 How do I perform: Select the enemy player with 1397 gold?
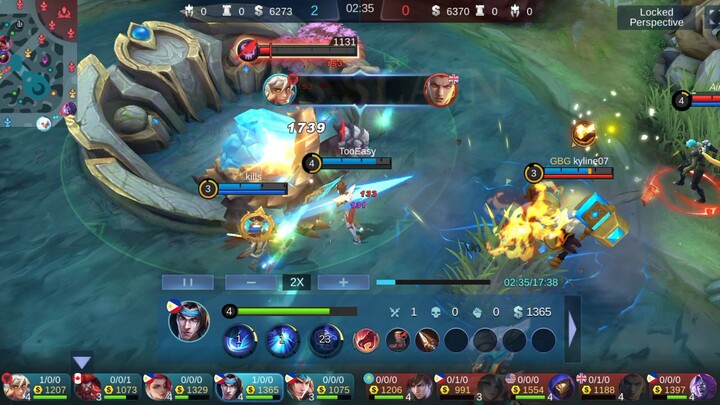pos(680,387)
